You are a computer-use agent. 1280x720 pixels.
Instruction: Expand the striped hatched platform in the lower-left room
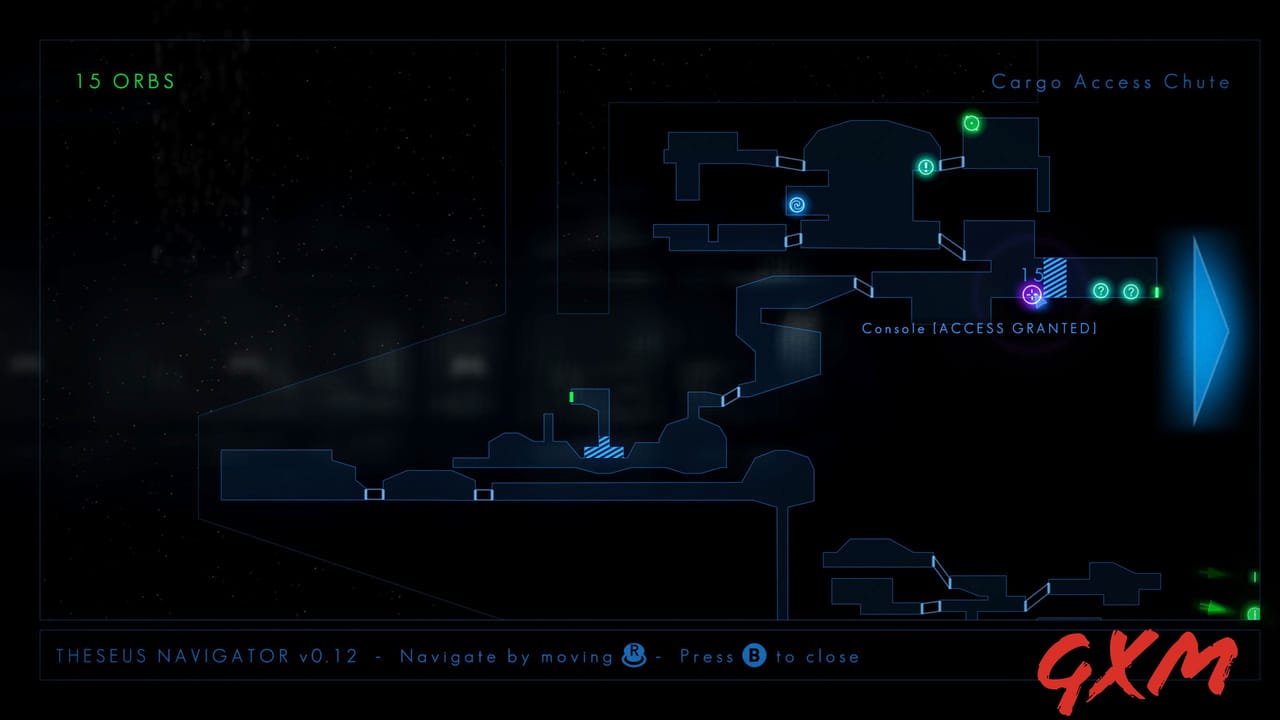click(602, 450)
